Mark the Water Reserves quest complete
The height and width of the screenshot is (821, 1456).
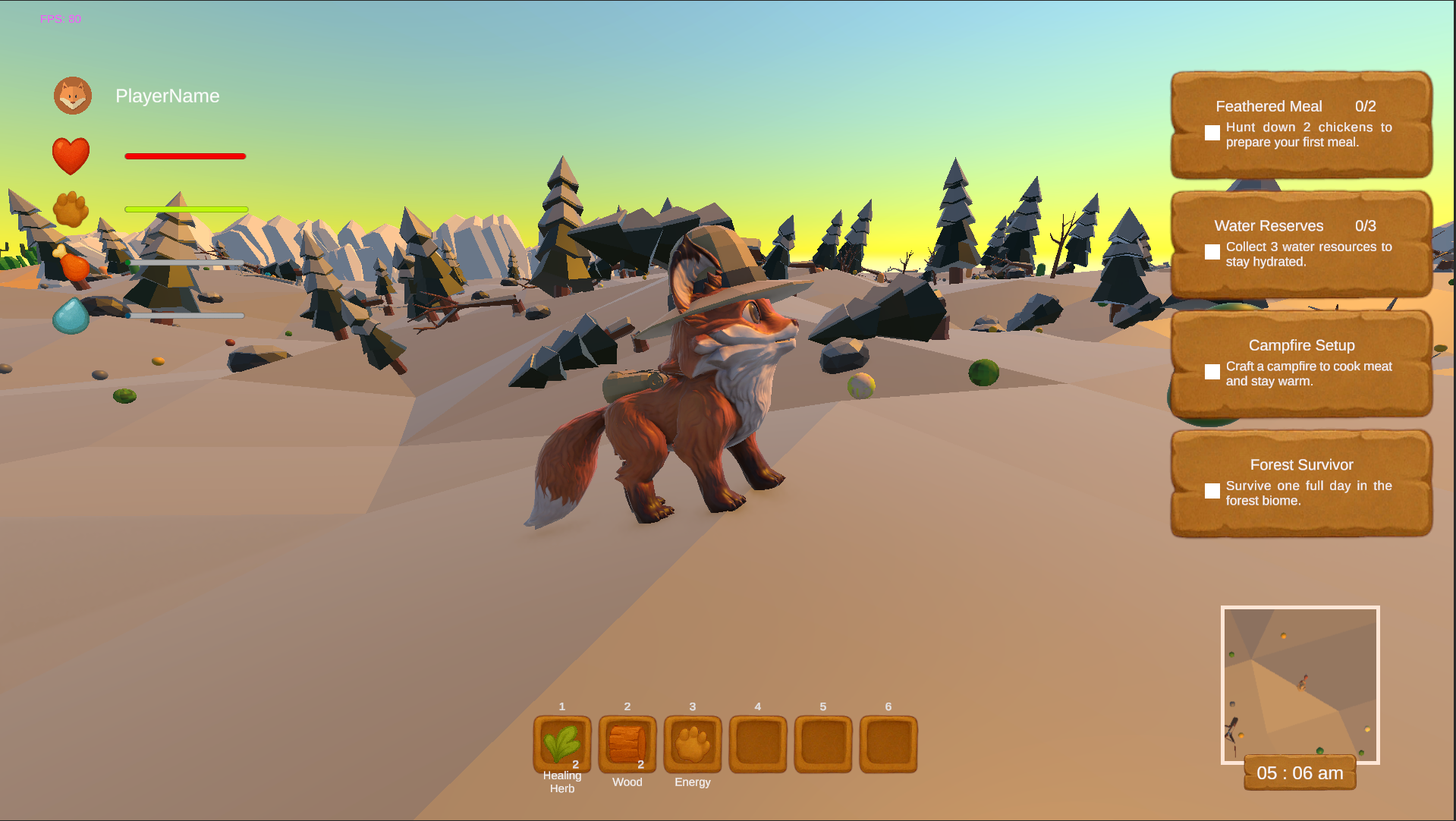pyautogui.click(x=1212, y=252)
